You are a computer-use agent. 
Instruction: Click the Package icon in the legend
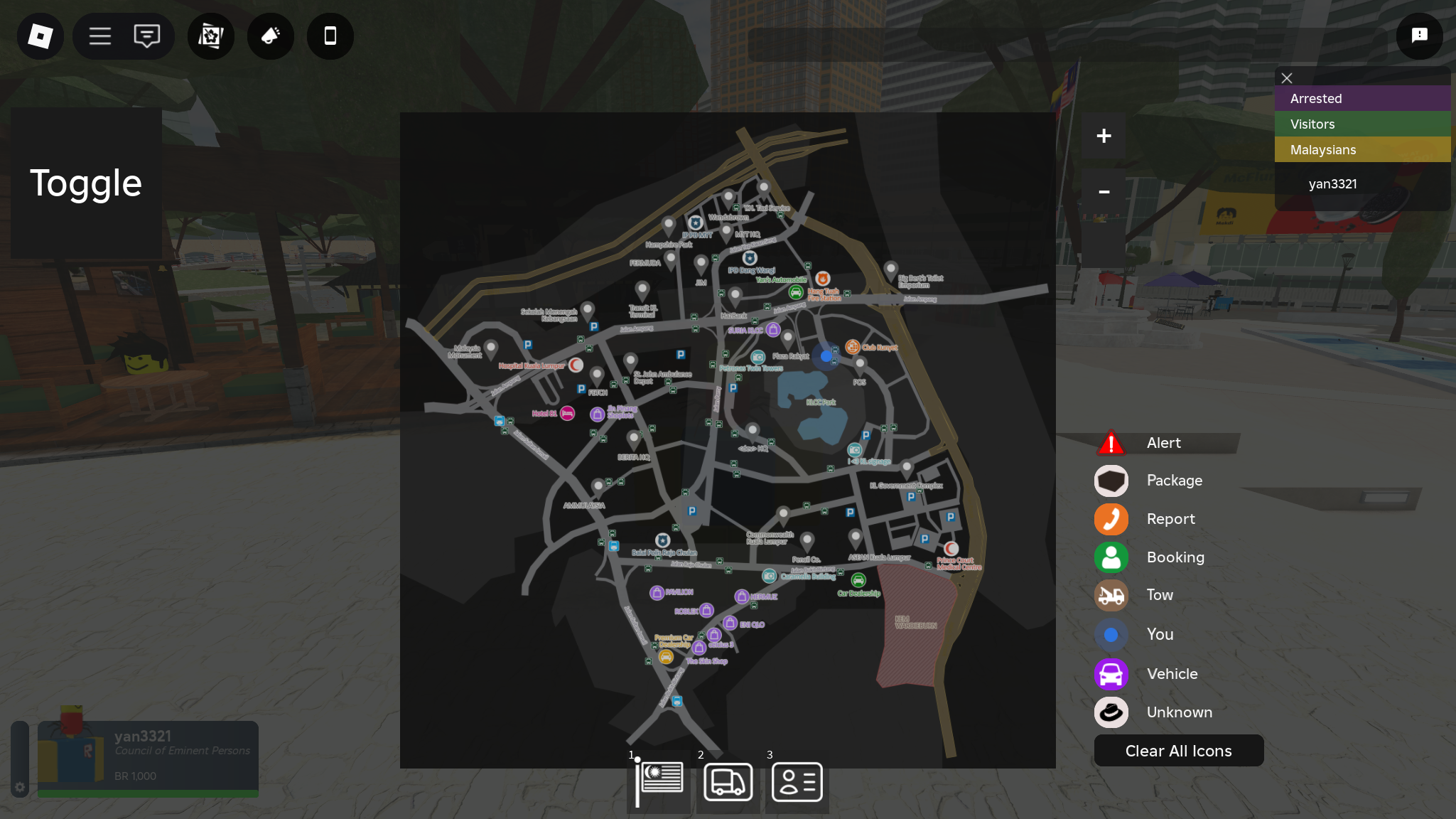click(x=1111, y=481)
